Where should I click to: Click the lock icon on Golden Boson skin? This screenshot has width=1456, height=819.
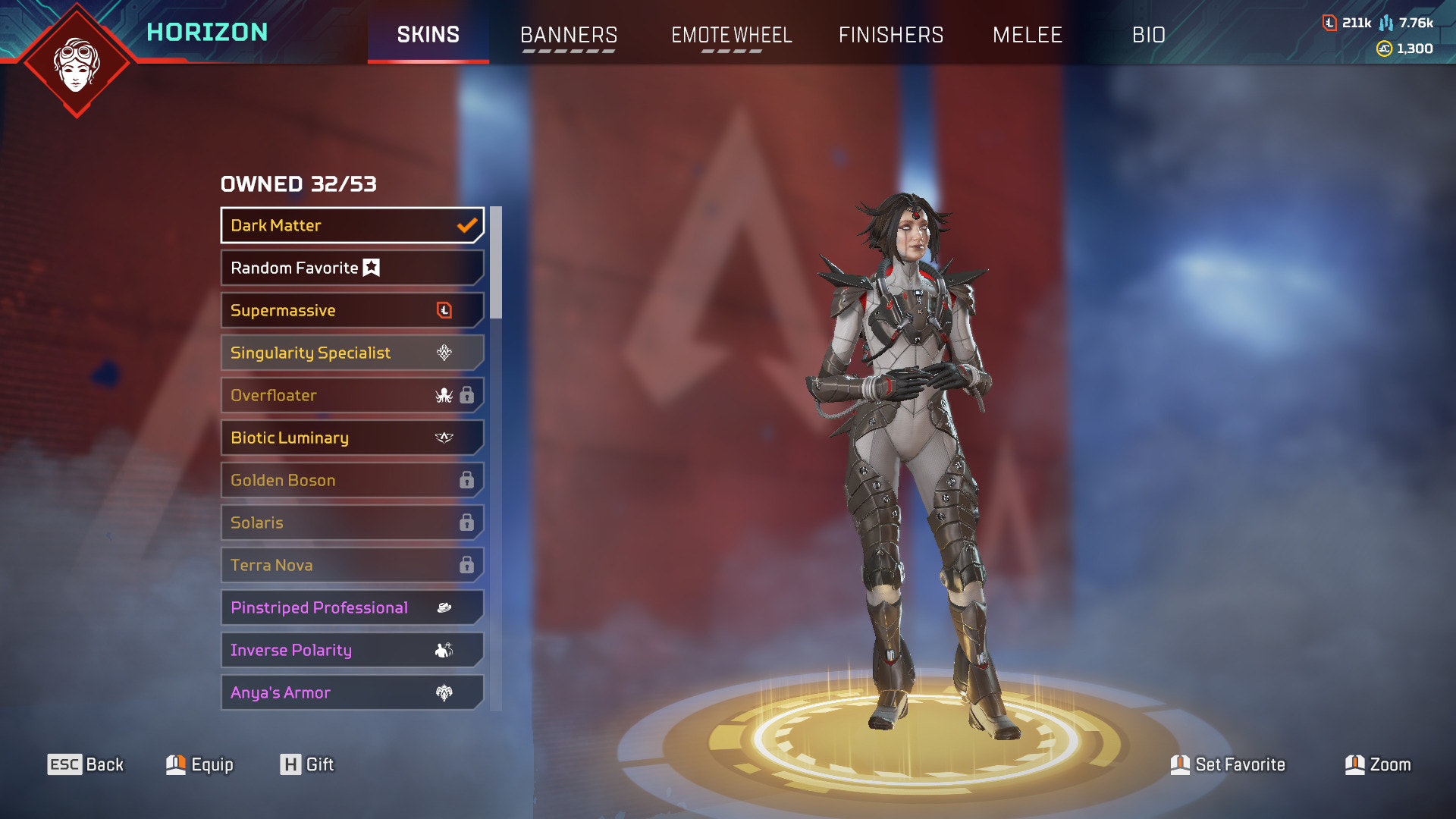point(468,479)
